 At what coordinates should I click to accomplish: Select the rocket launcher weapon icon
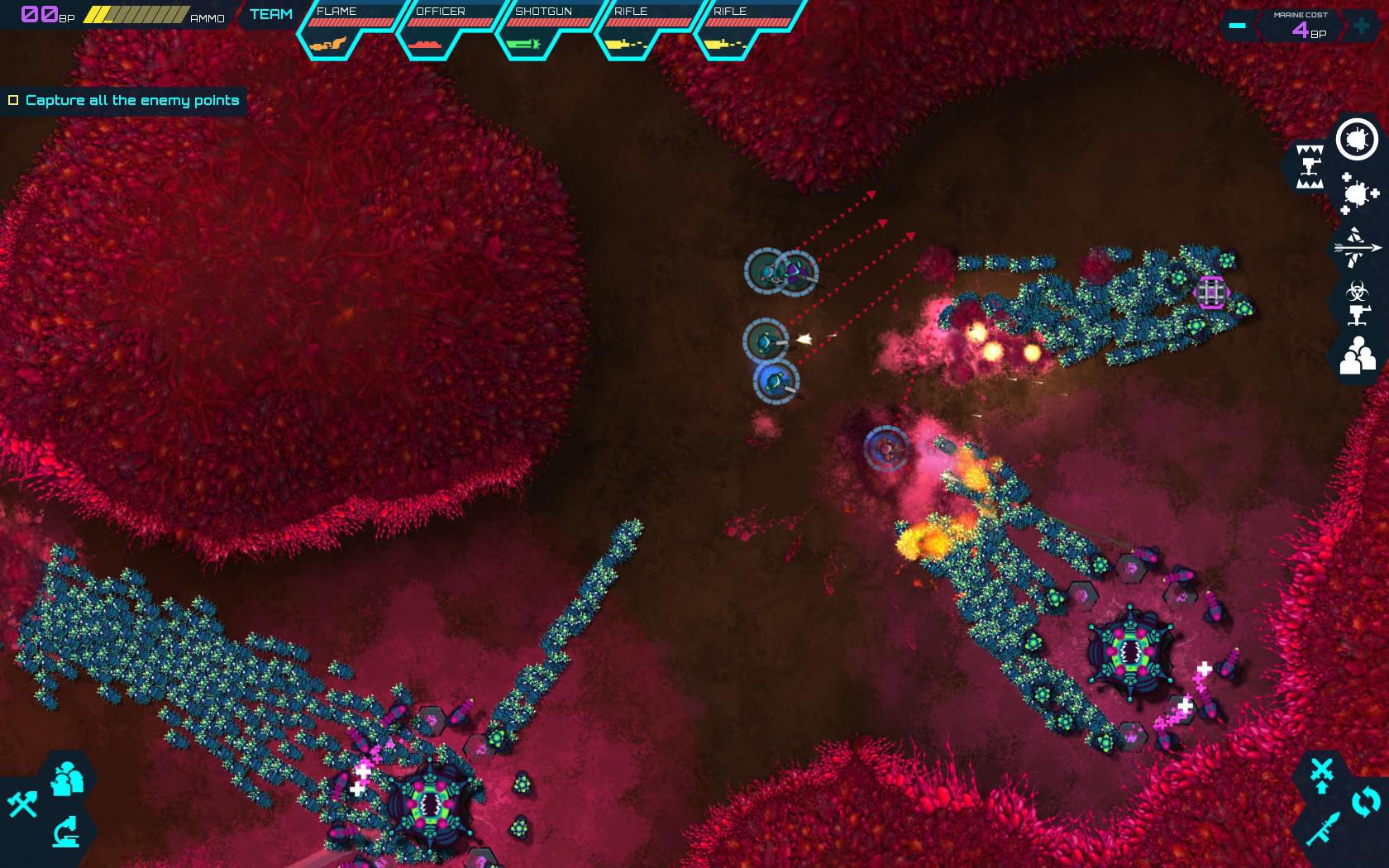[x=1323, y=827]
